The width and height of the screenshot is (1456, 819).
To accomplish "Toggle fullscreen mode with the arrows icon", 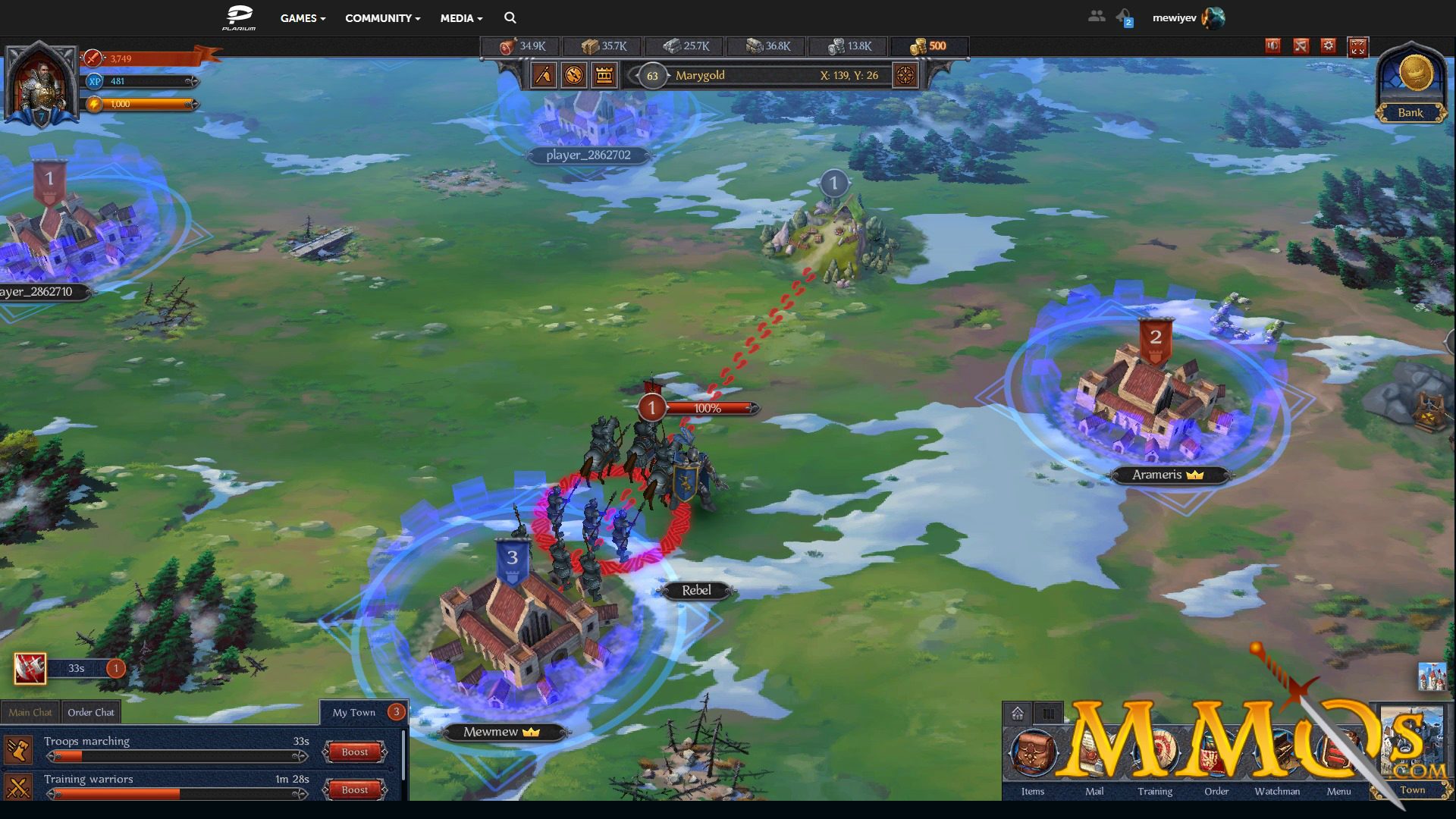I will (1357, 47).
